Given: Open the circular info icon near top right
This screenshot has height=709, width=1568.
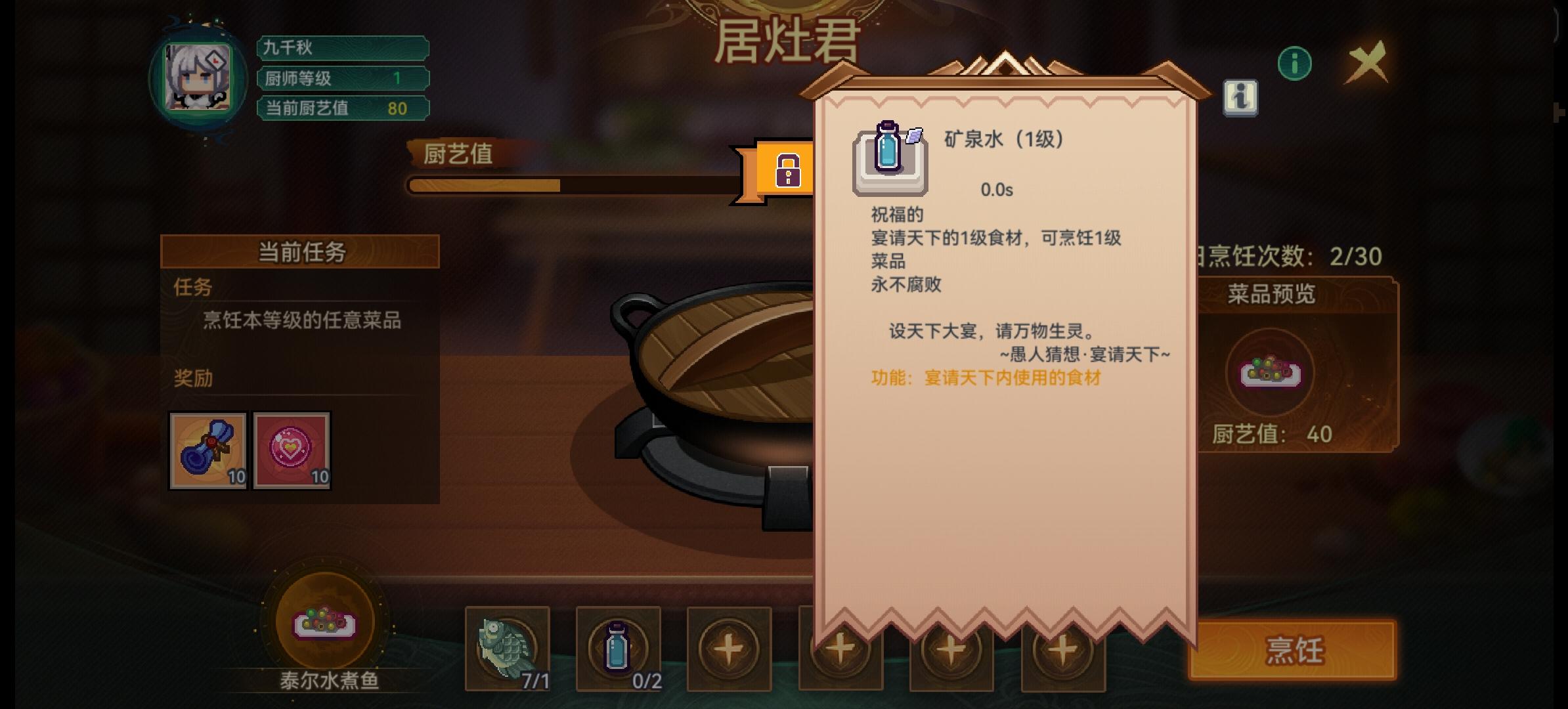Looking at the screenshot, I should click(x=1294, y=63).
